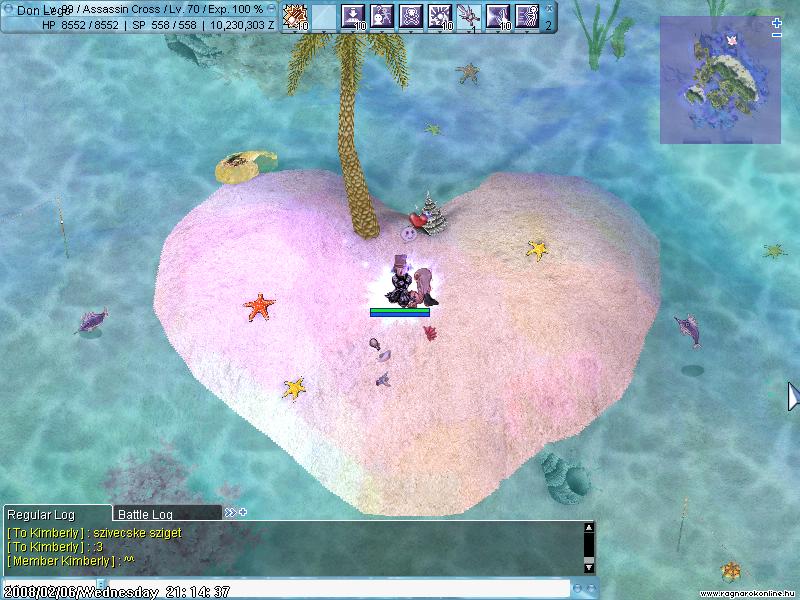Use the first hotbar slot with claw icon
This screenshot has width=800, height=600.
tap(295, 16)
